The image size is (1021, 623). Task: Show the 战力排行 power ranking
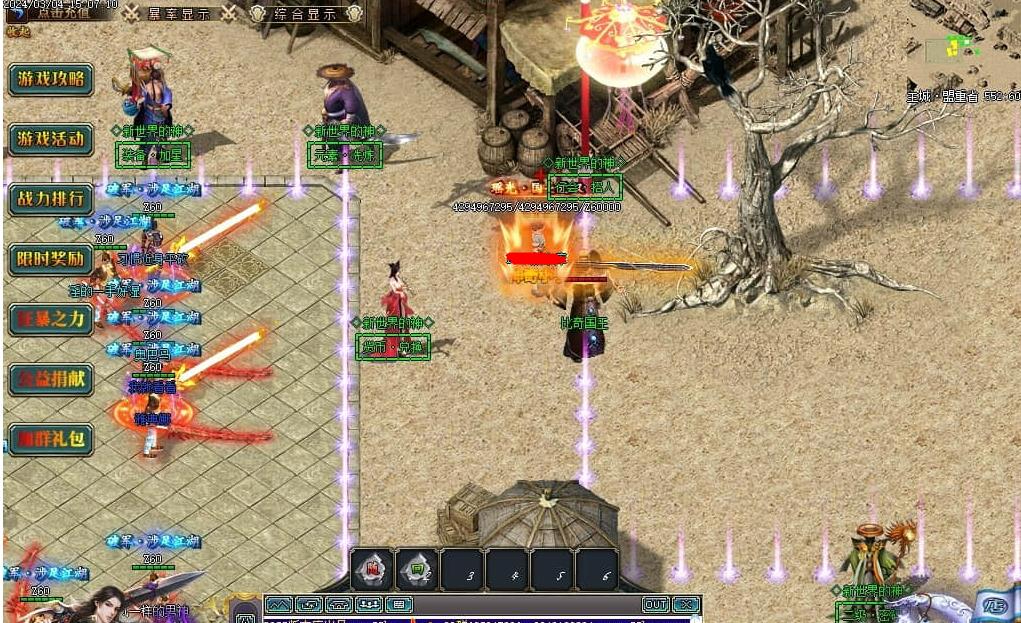(x=50, y=199)
